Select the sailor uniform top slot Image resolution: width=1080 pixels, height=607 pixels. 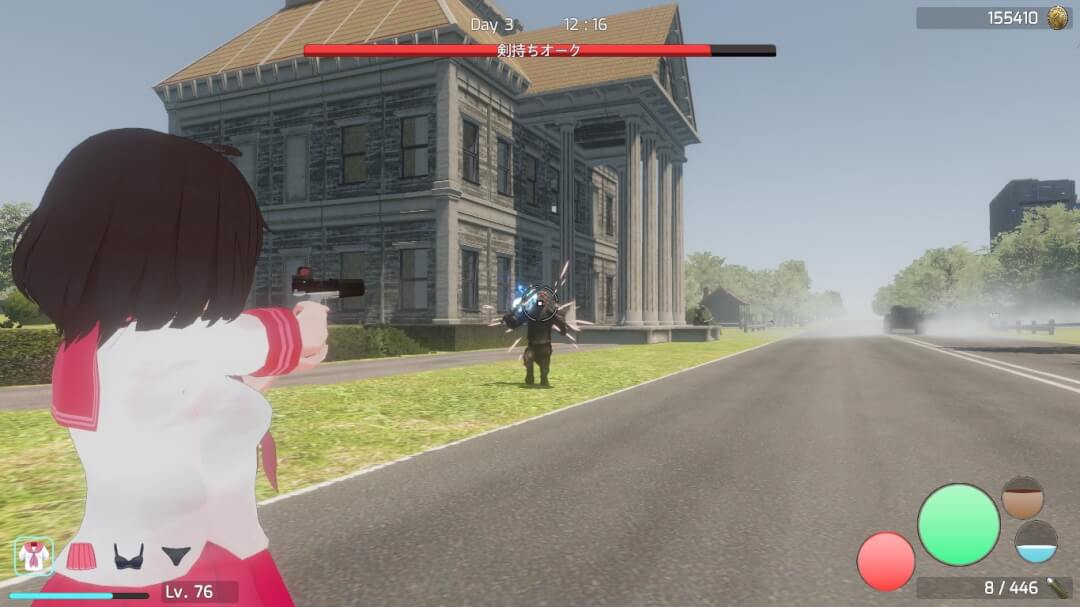pyautogui.click(x=34, y=555)
